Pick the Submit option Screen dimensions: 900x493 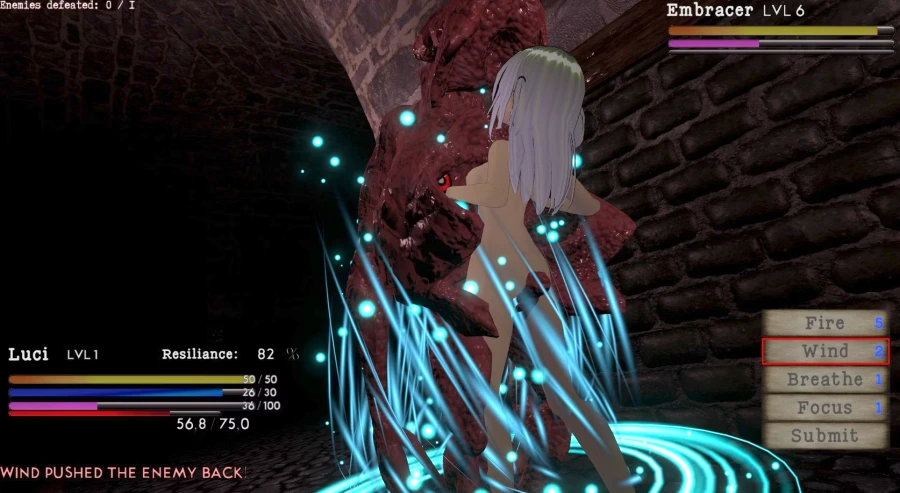tap(825, 435)
